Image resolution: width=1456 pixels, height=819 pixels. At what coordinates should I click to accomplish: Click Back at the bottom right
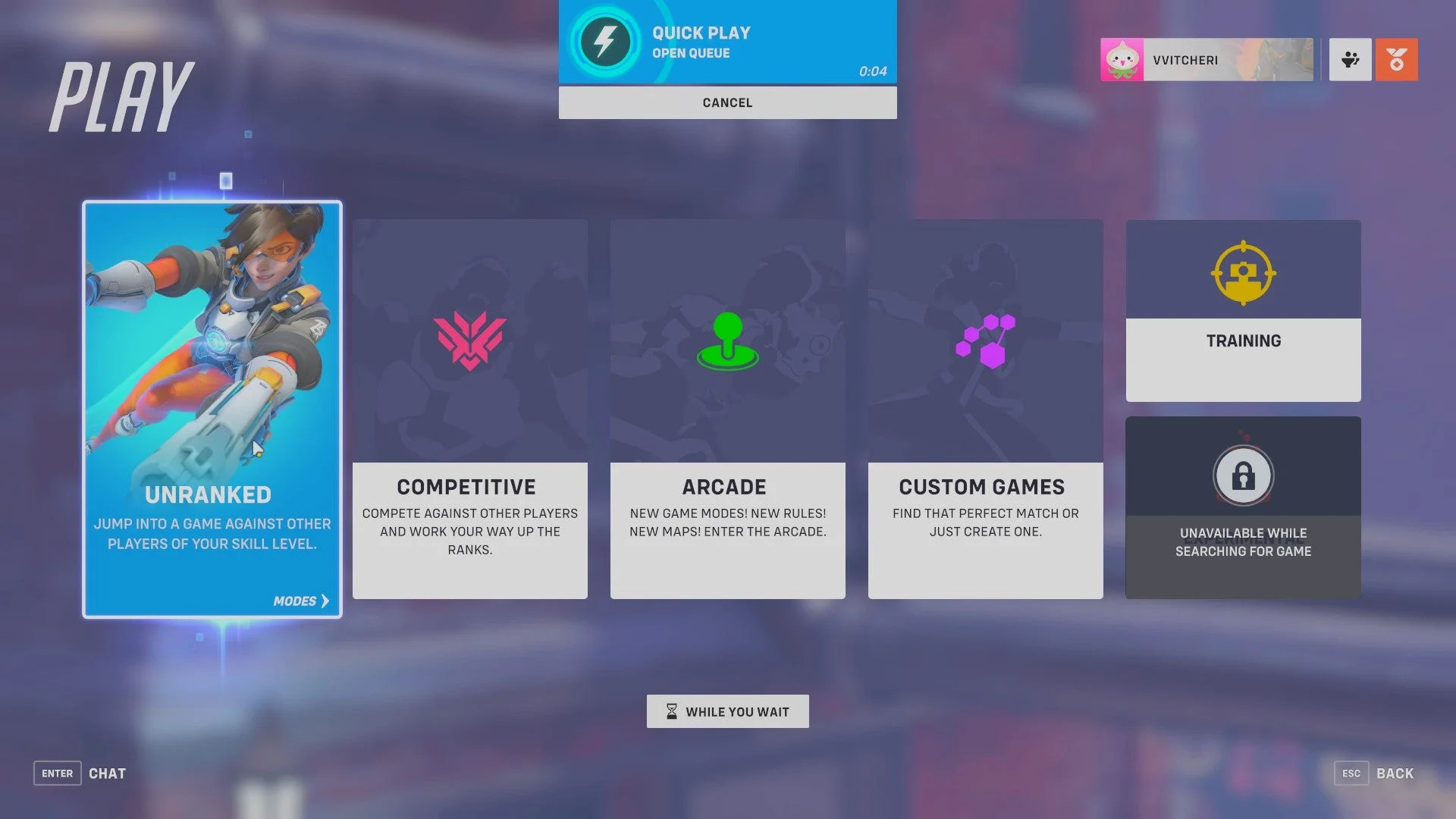coord(1395,773)
